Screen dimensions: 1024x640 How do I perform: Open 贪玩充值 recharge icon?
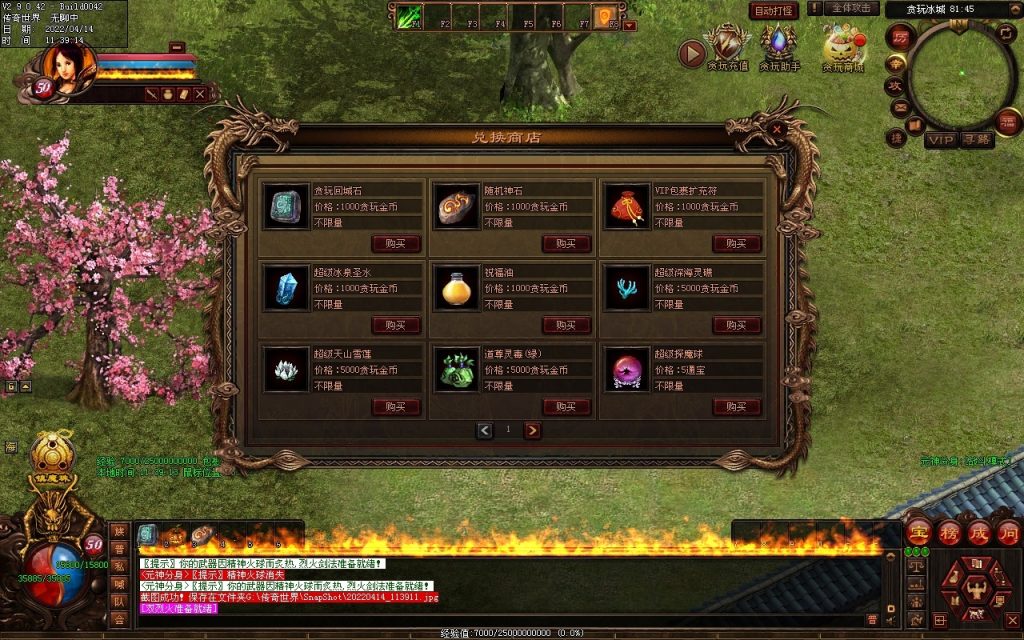[x=728, y=48]
